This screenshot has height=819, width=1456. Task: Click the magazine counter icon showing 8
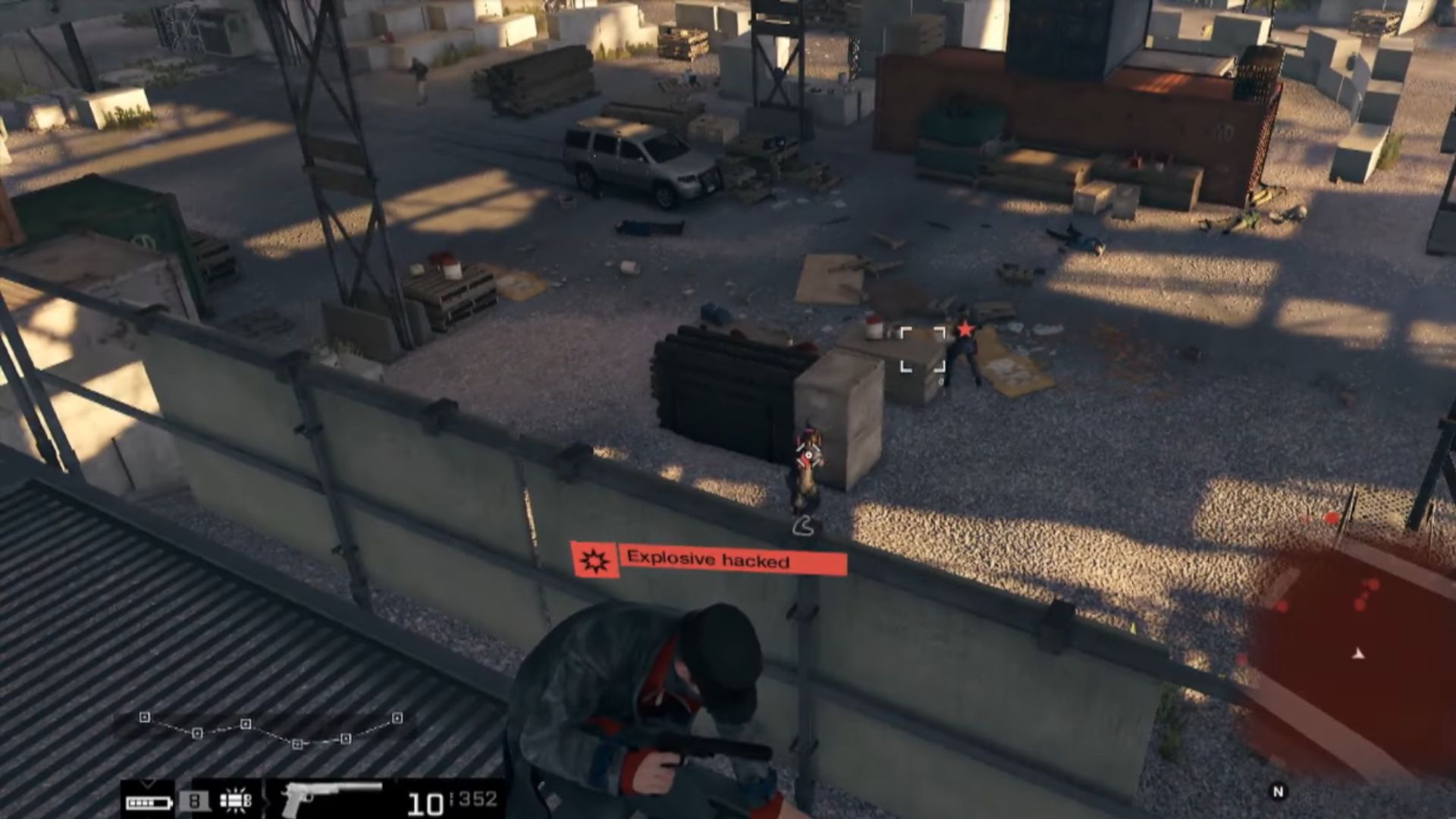pyautogui.click(x=196, y=802)
